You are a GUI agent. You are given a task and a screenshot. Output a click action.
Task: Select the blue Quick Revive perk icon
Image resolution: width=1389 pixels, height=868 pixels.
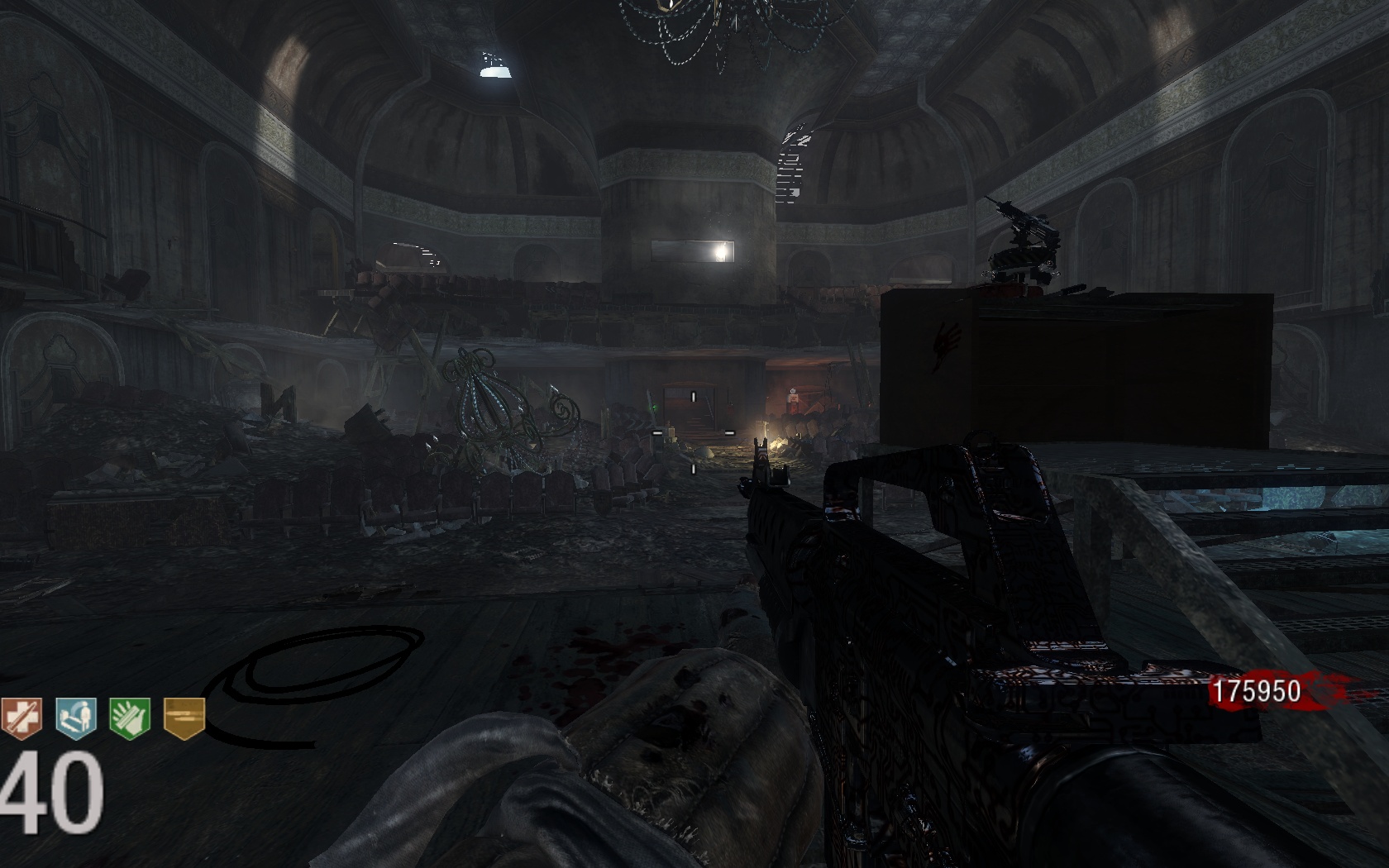pos(76,716)
